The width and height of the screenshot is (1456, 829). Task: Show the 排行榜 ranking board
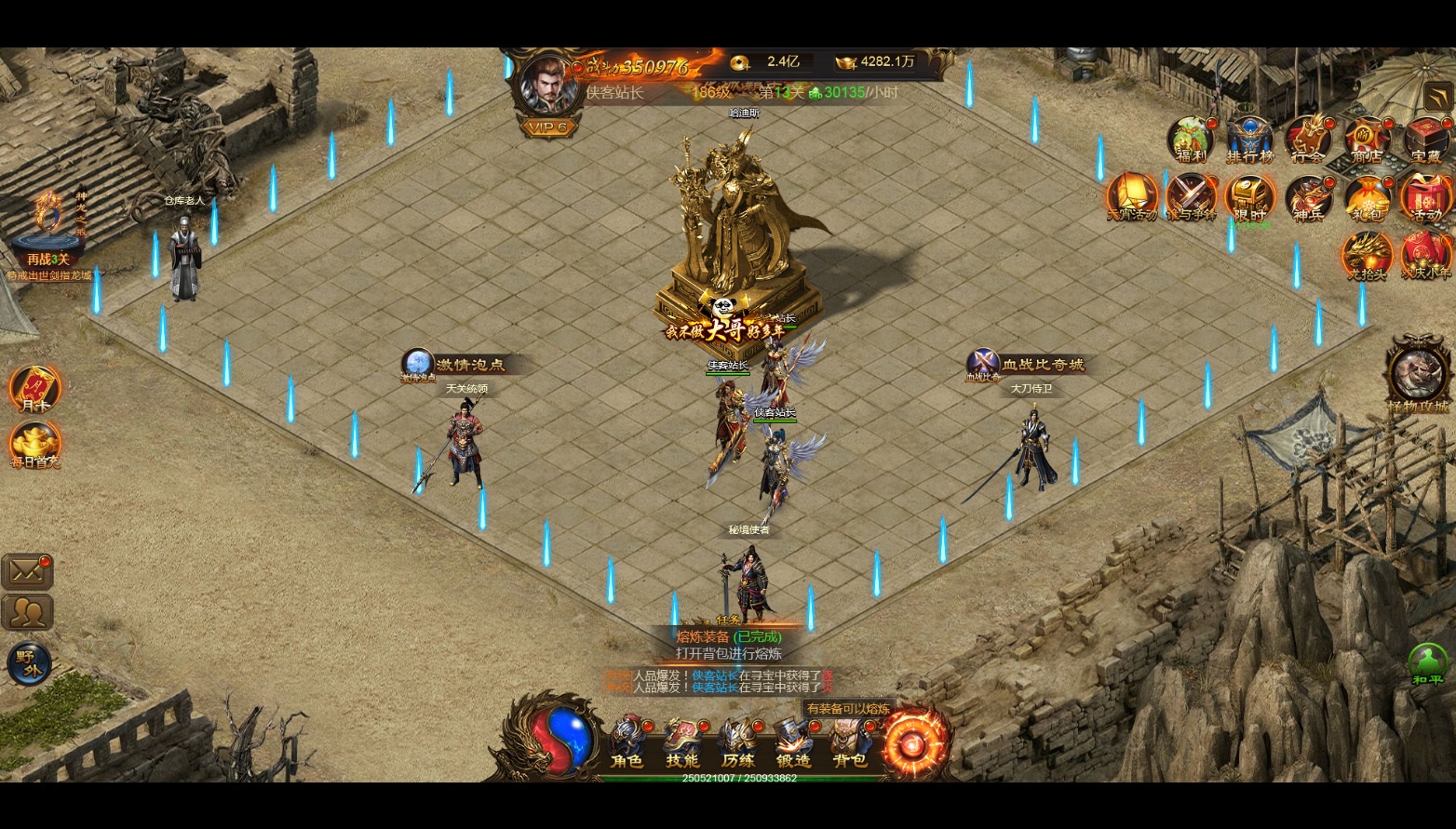pos(1249,140)
